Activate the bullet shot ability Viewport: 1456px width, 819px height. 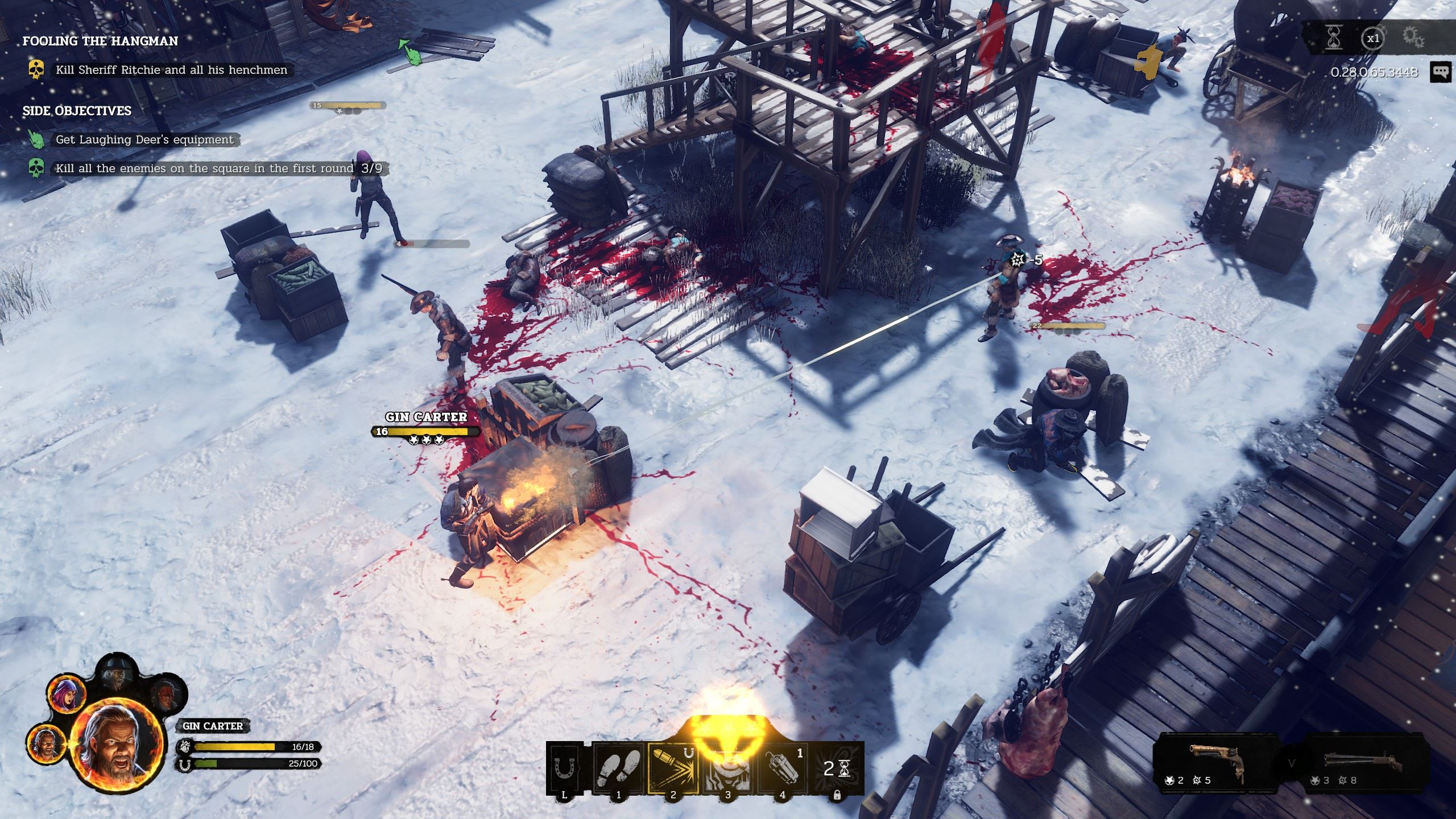(674, 769)
